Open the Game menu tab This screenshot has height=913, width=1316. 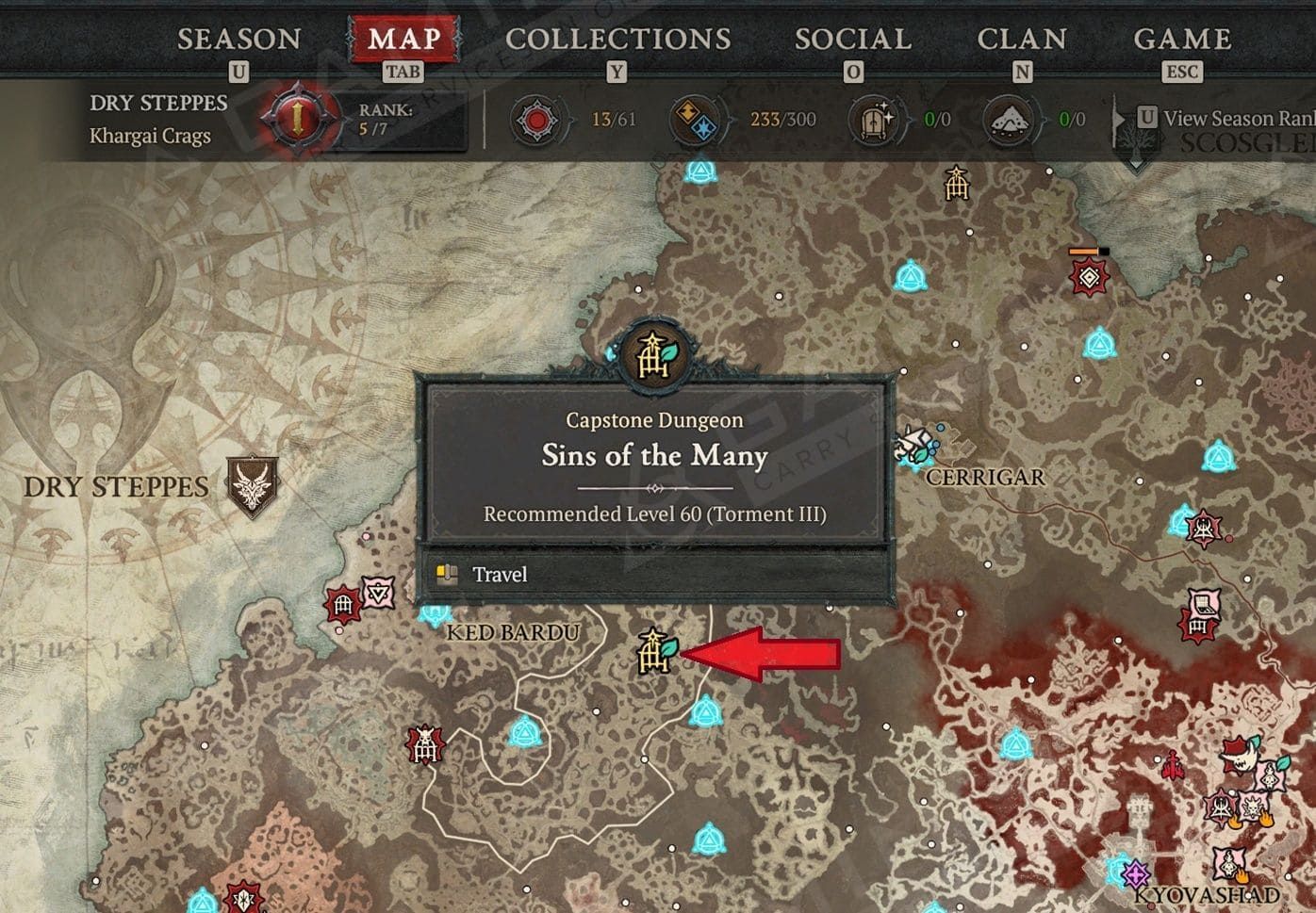[1182, 40]
